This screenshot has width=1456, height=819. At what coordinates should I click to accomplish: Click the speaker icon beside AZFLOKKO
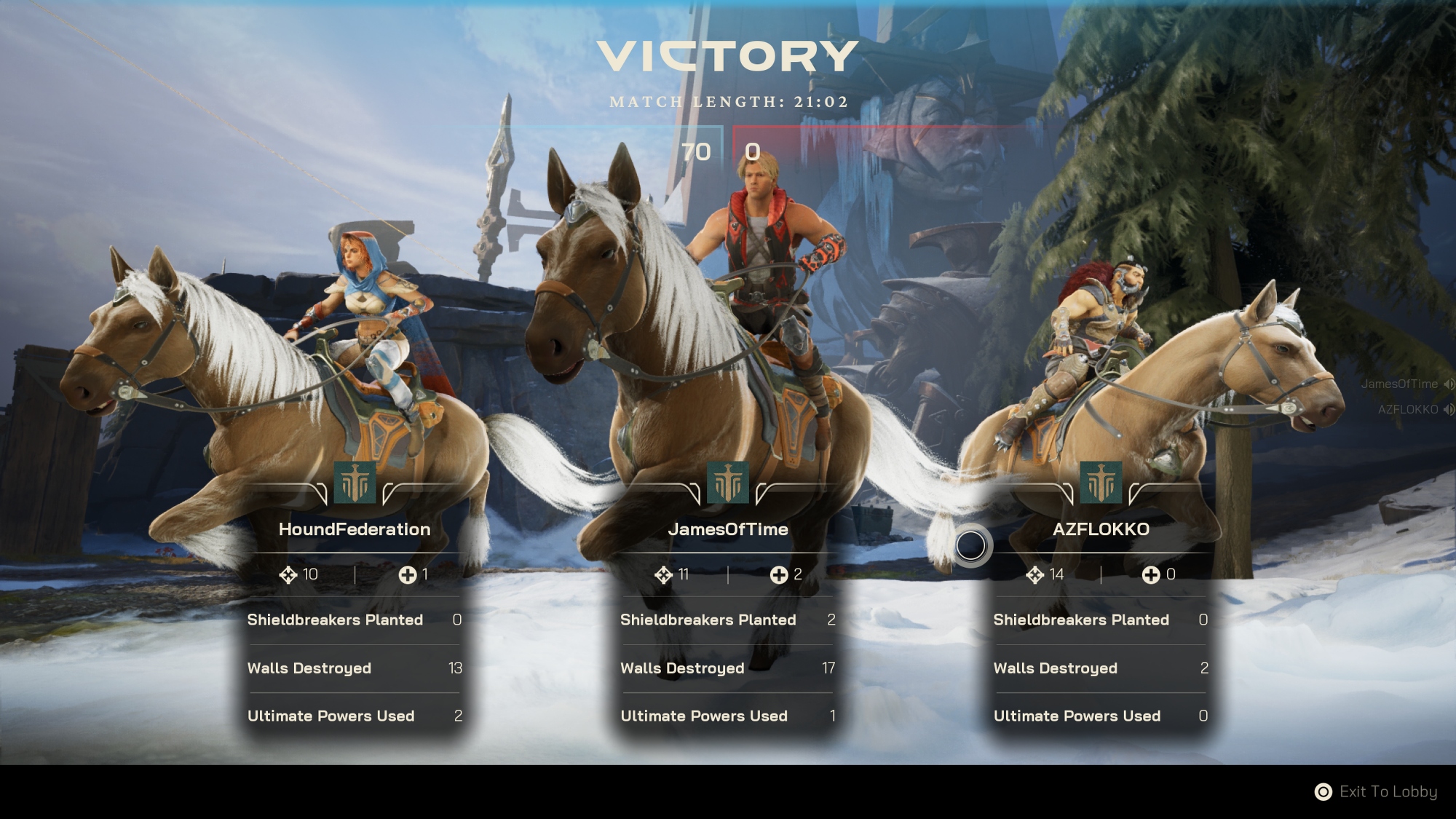[x=1449, y=410]
